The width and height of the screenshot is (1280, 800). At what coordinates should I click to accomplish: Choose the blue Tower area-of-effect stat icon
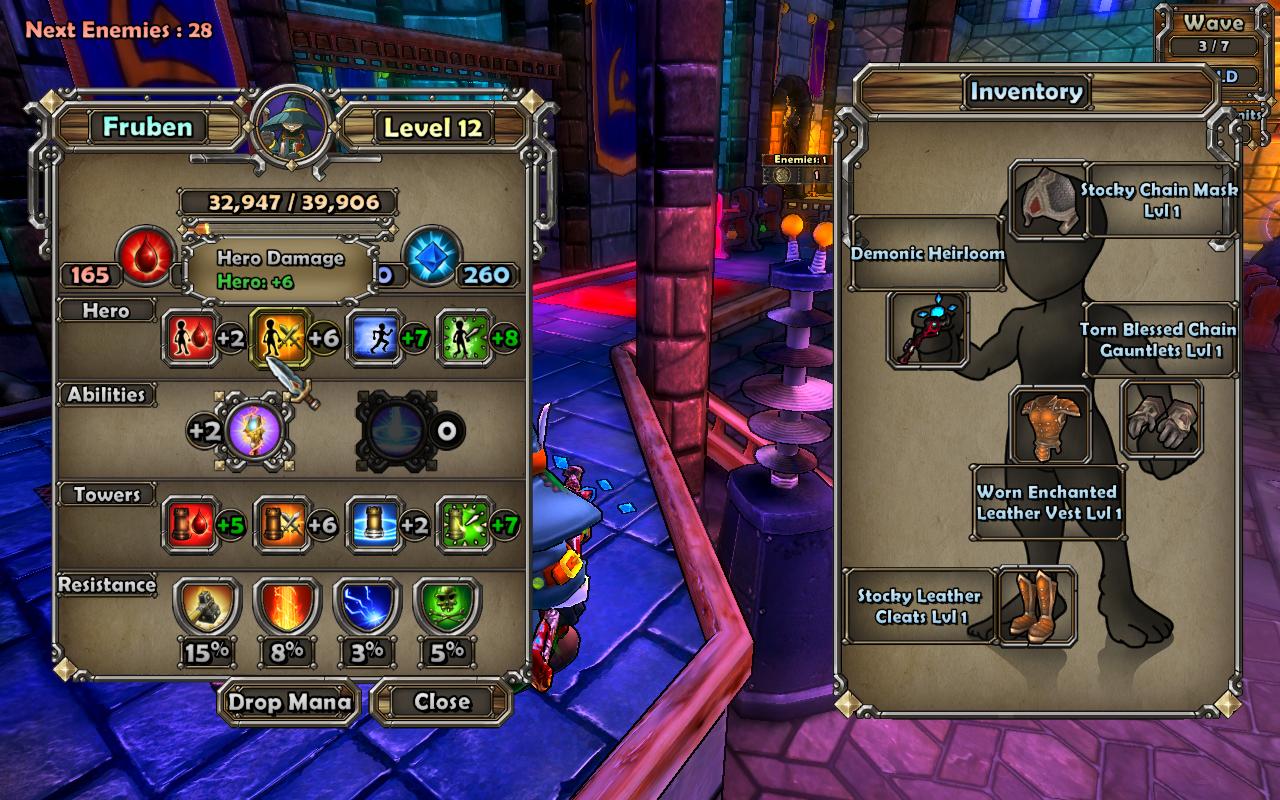[x=374, y=524]
